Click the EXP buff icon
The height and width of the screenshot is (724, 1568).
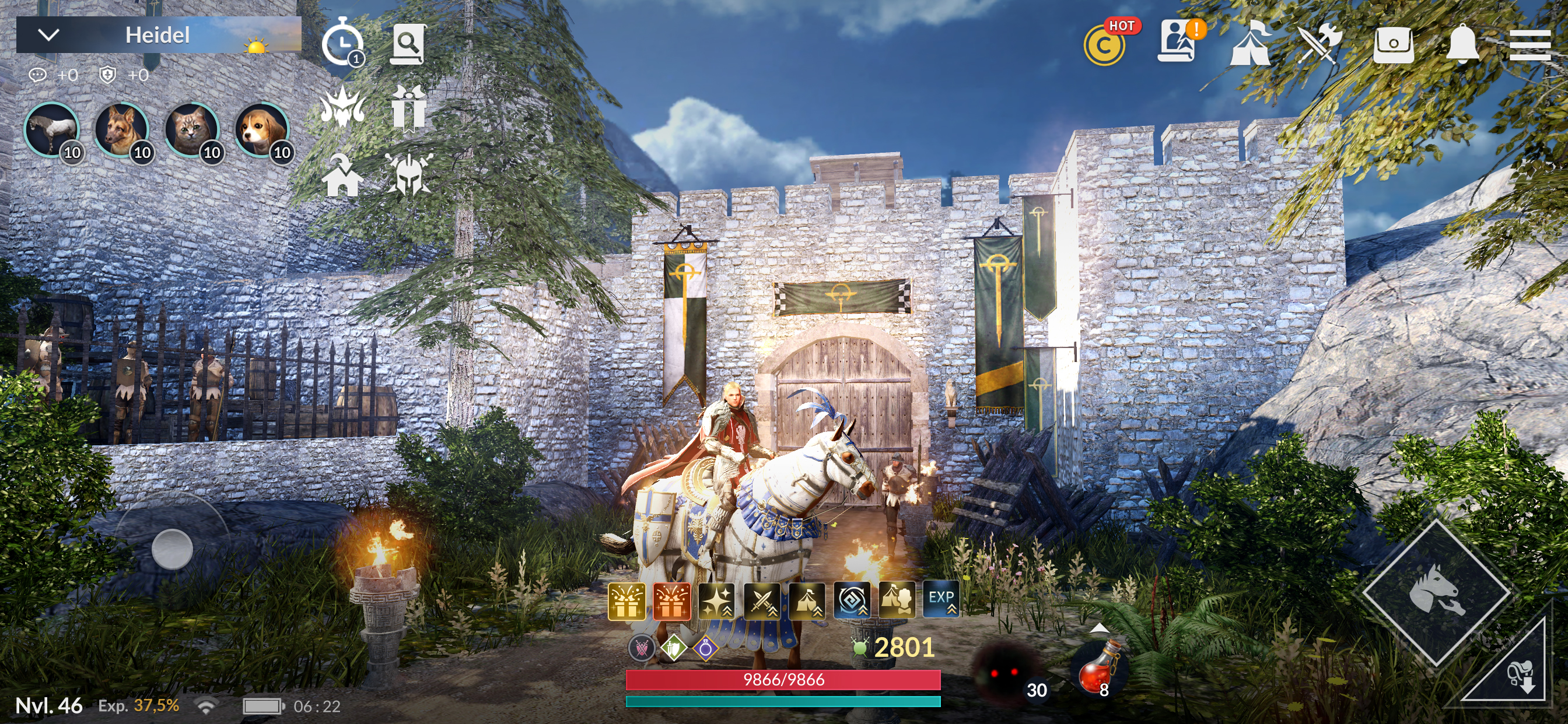940,600
